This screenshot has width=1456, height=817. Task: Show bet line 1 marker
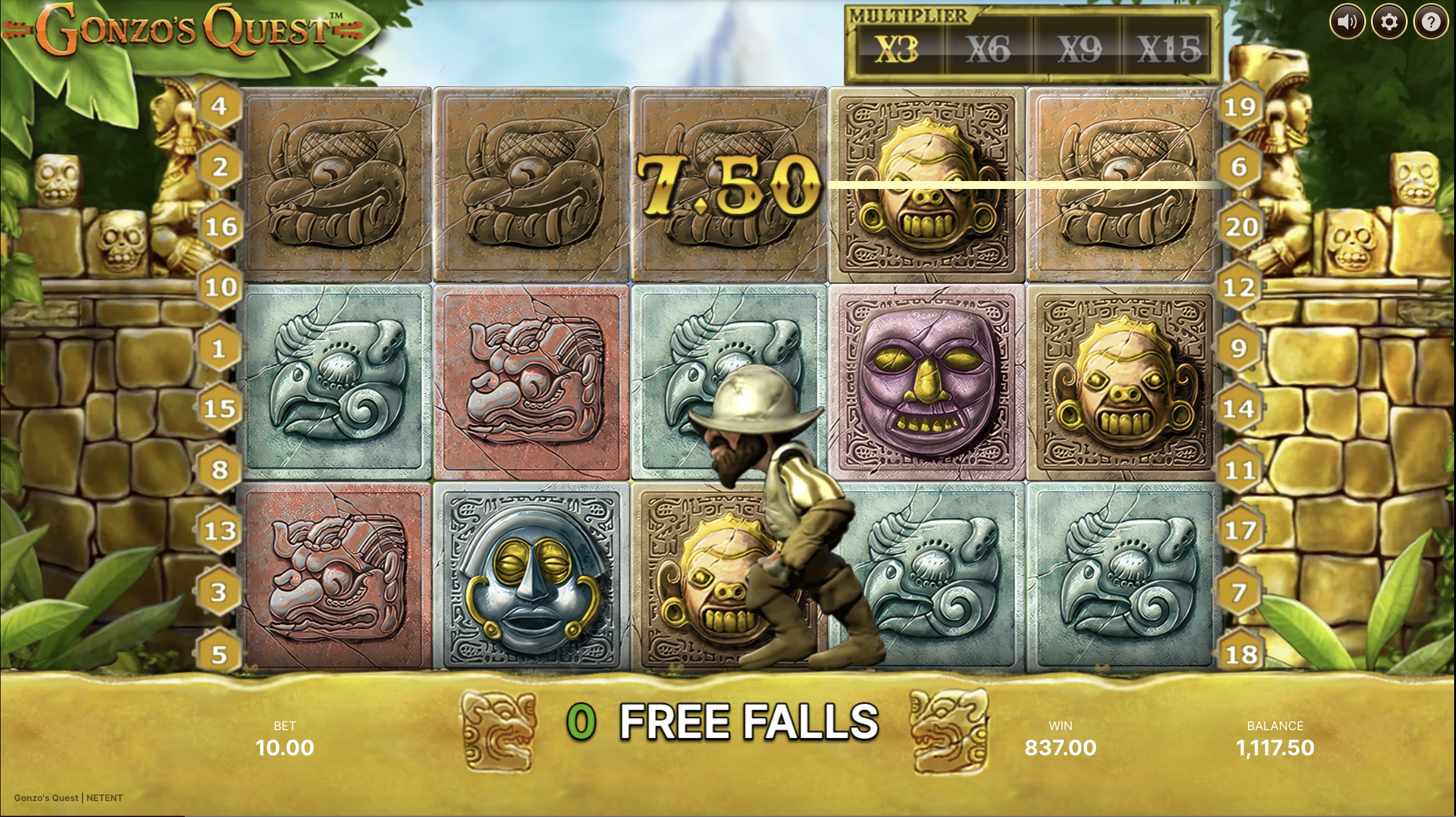click(219, 349)
